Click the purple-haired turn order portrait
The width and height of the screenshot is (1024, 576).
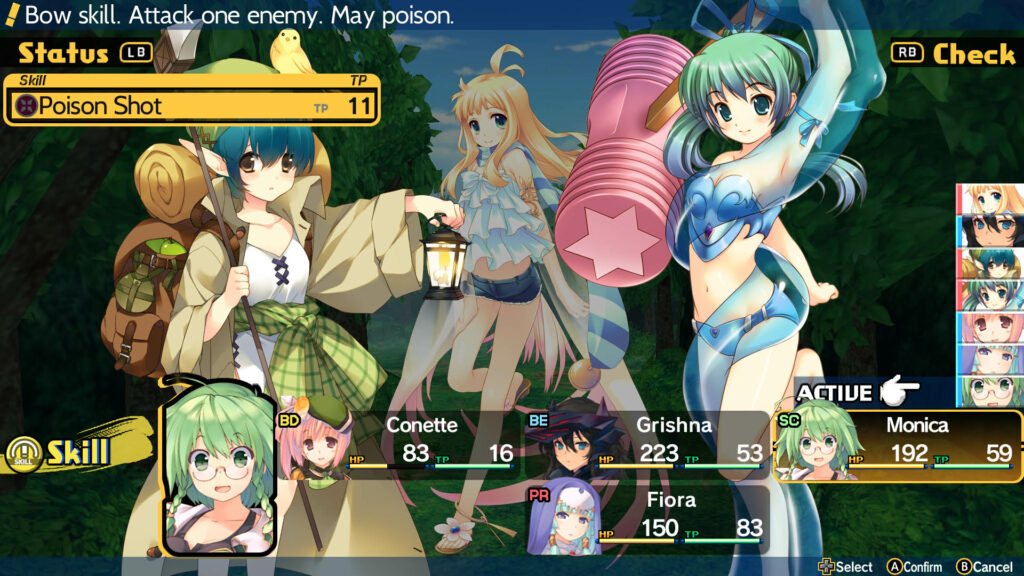click(989, 359)
